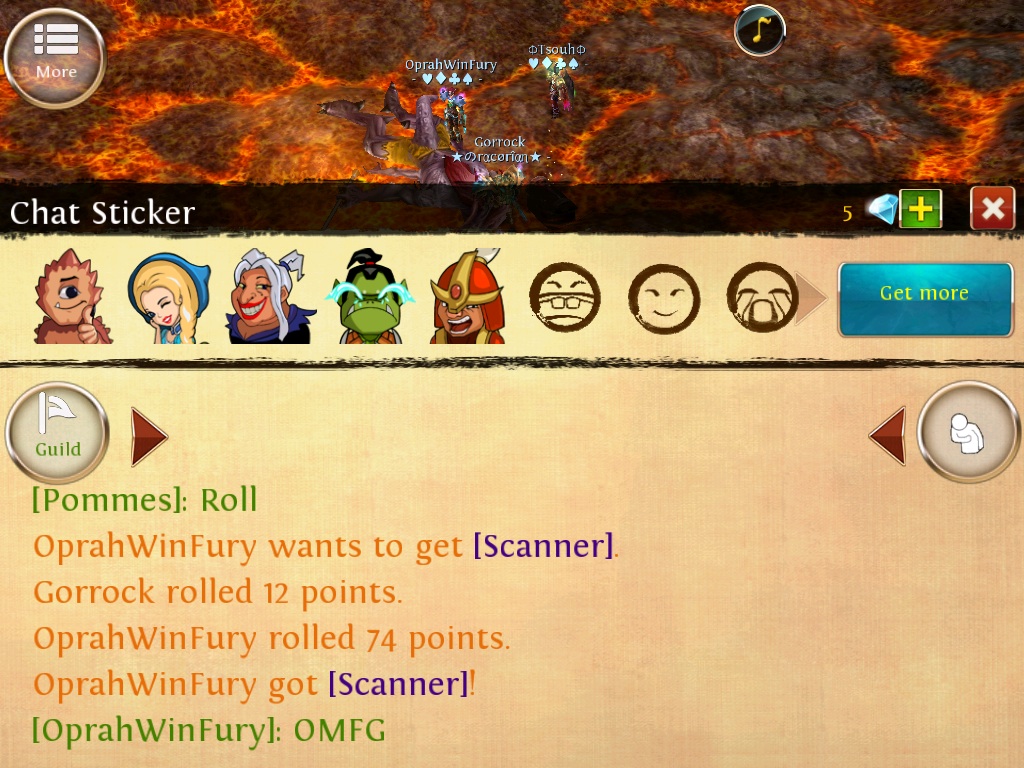Open the Guild chat channel button
Screen dimensions: 1024x768
[57, 433]
